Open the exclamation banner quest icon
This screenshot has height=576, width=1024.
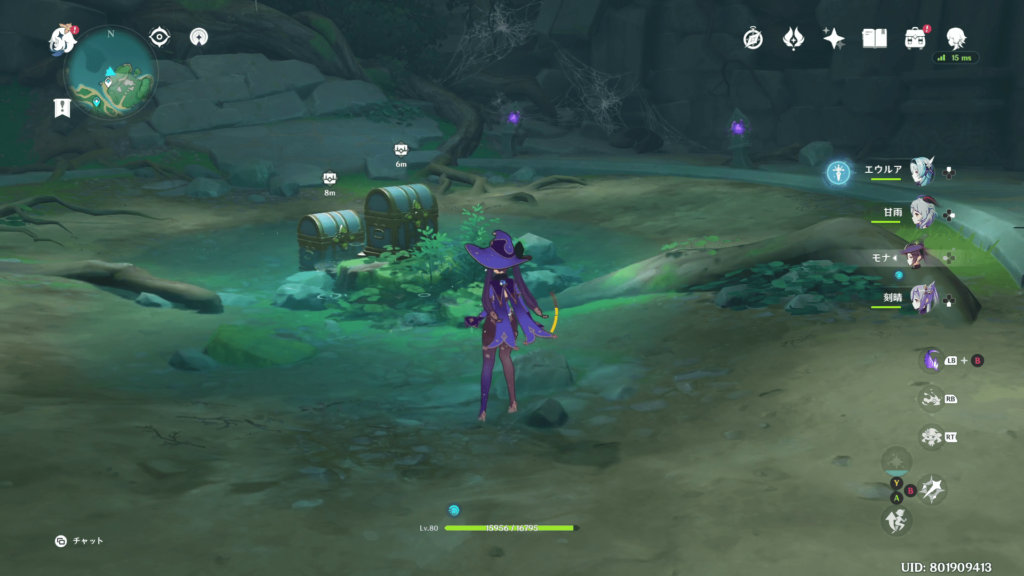click(x=63, y=108)
